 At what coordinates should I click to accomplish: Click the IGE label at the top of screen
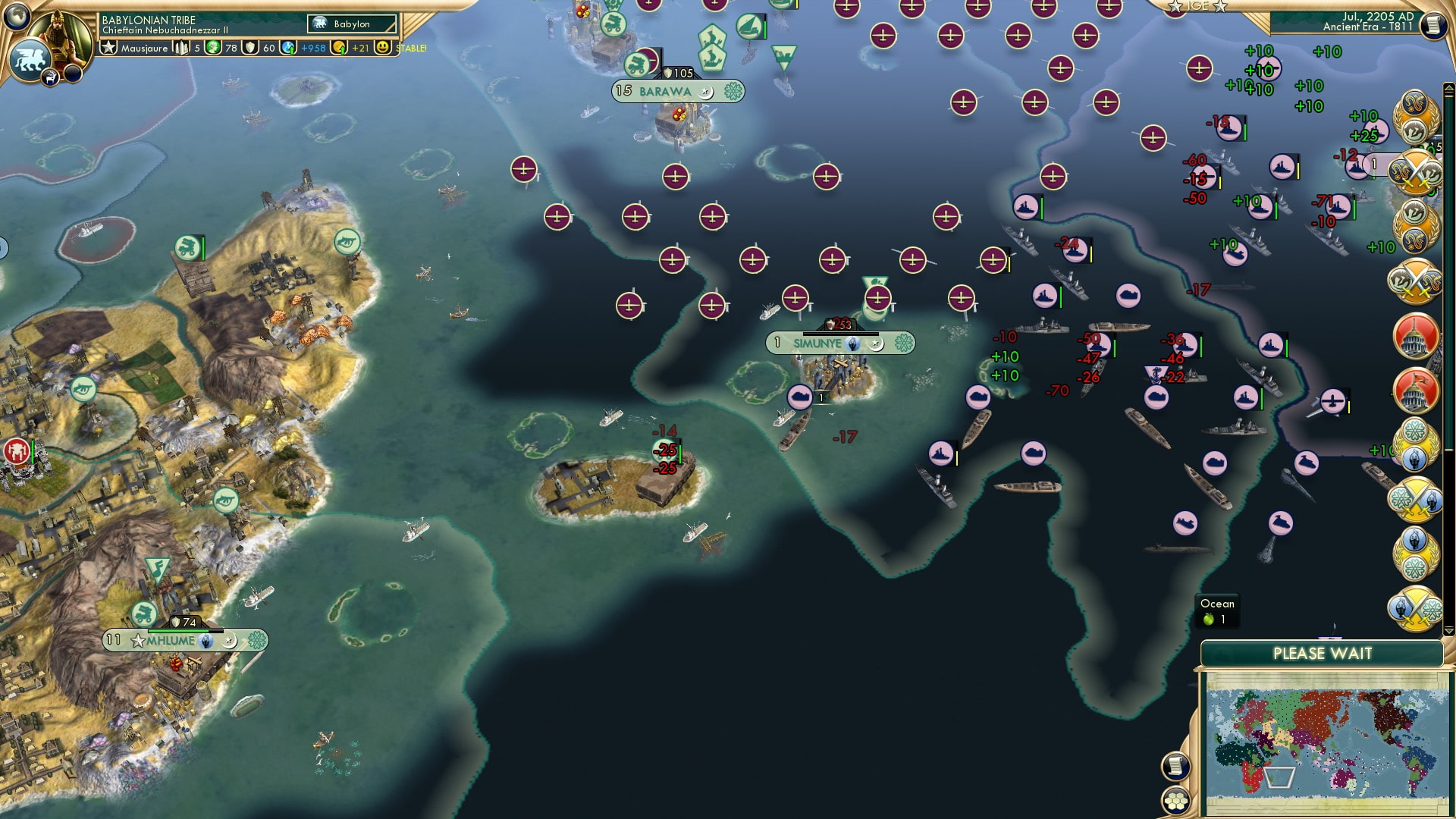(x=1197, y=6)
